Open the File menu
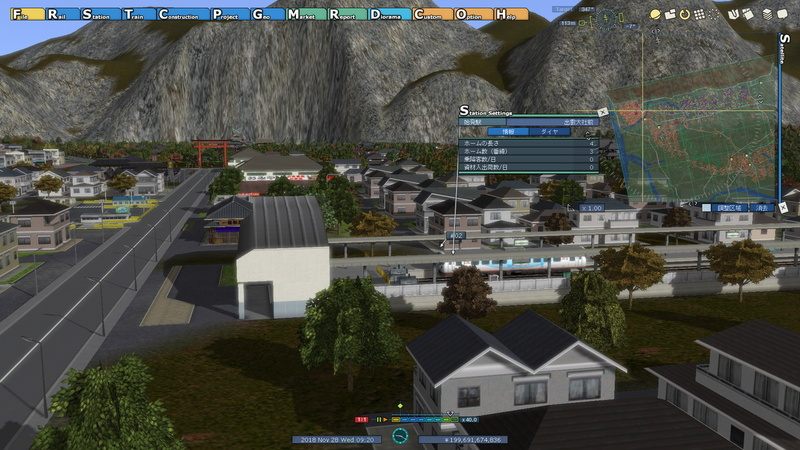Screen dimensions: 800x450 (20, 15)
